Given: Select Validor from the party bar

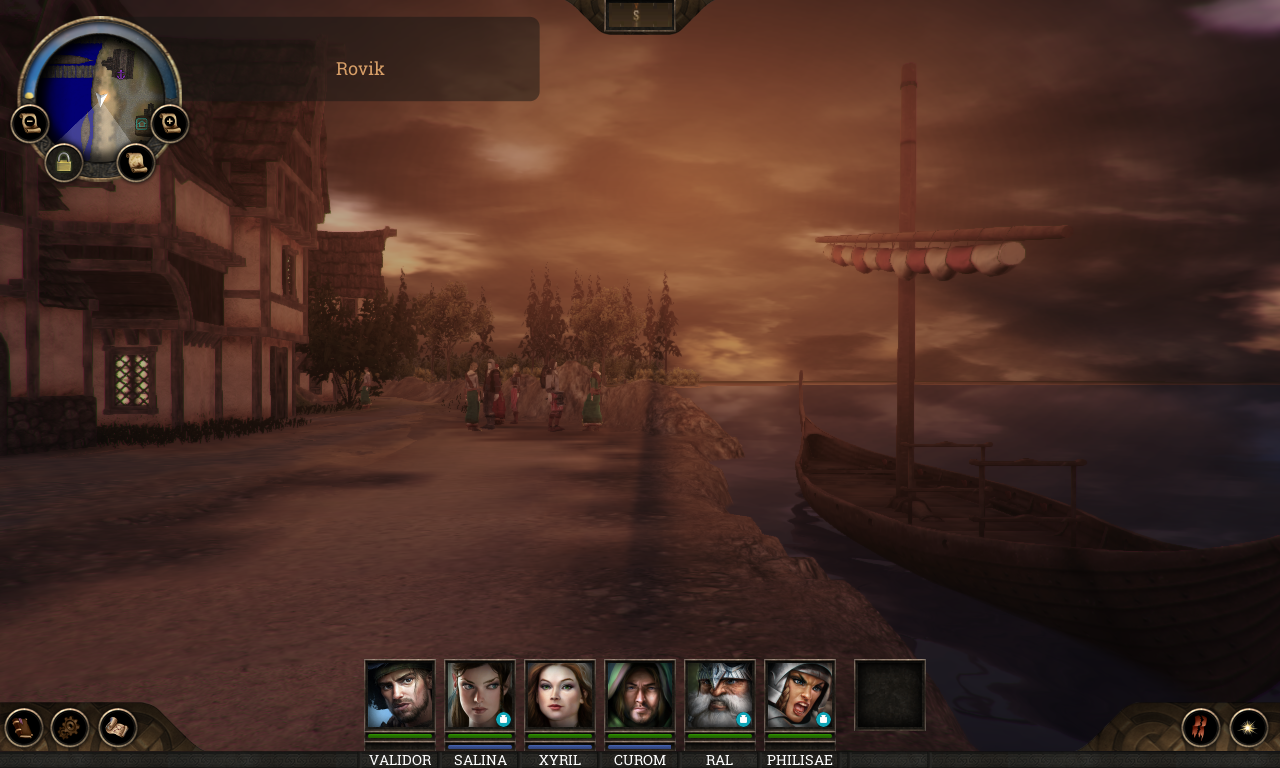Looking at the screenshot, I should [399, 694].
